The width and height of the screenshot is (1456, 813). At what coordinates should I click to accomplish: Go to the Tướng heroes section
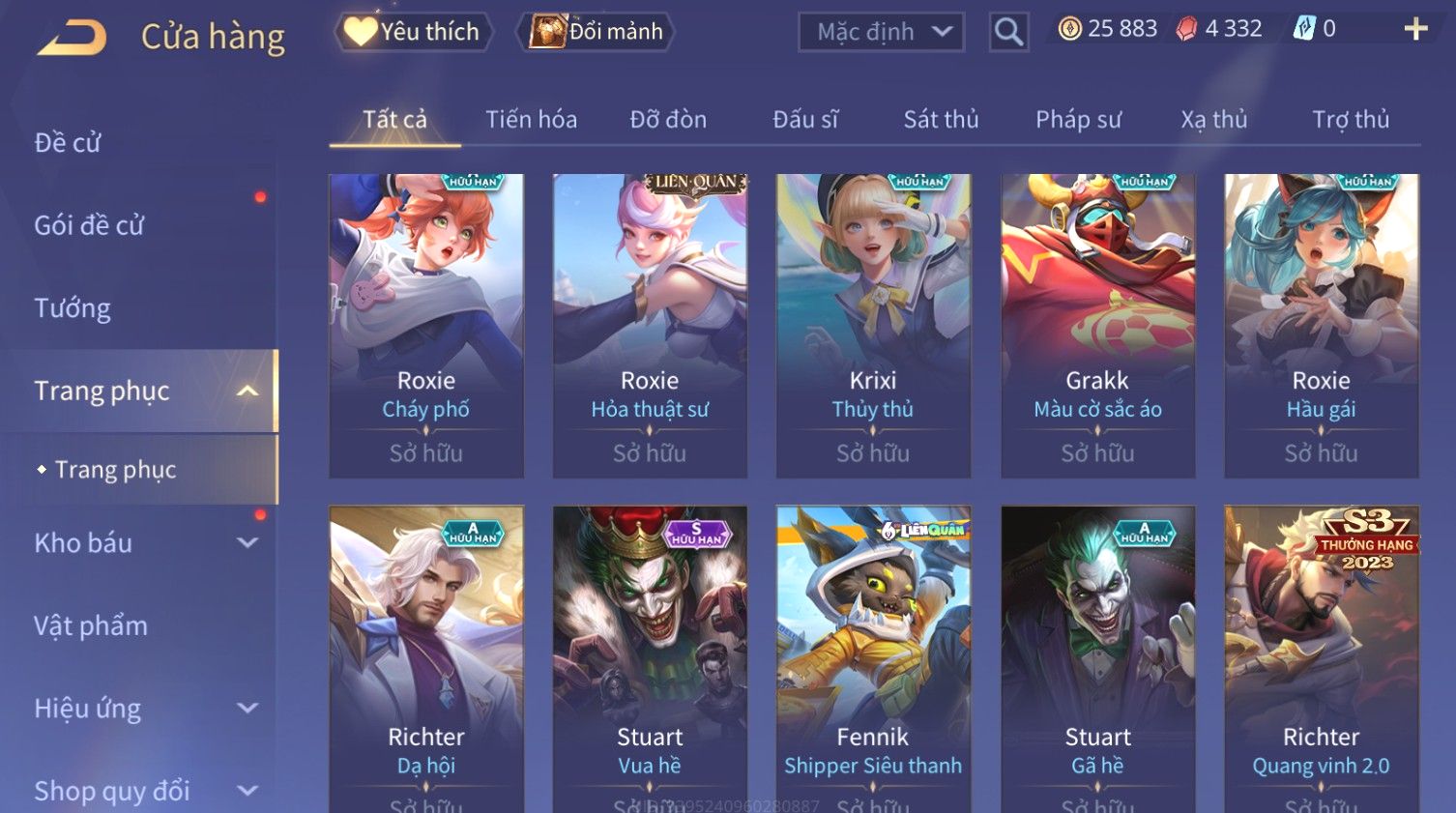(x=73, y=308)
